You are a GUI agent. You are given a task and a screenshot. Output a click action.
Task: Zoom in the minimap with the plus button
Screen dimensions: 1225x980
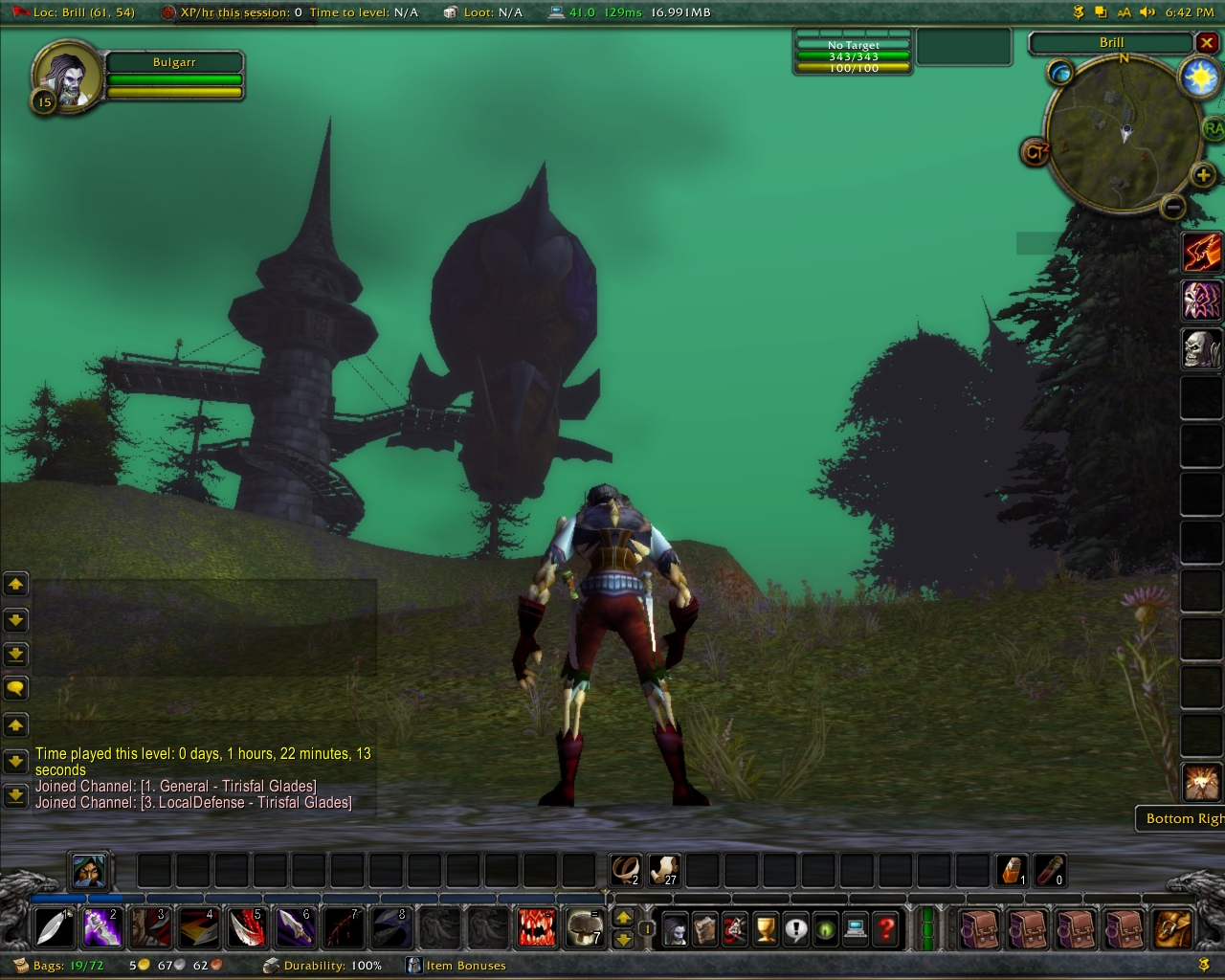[1203, 174]
